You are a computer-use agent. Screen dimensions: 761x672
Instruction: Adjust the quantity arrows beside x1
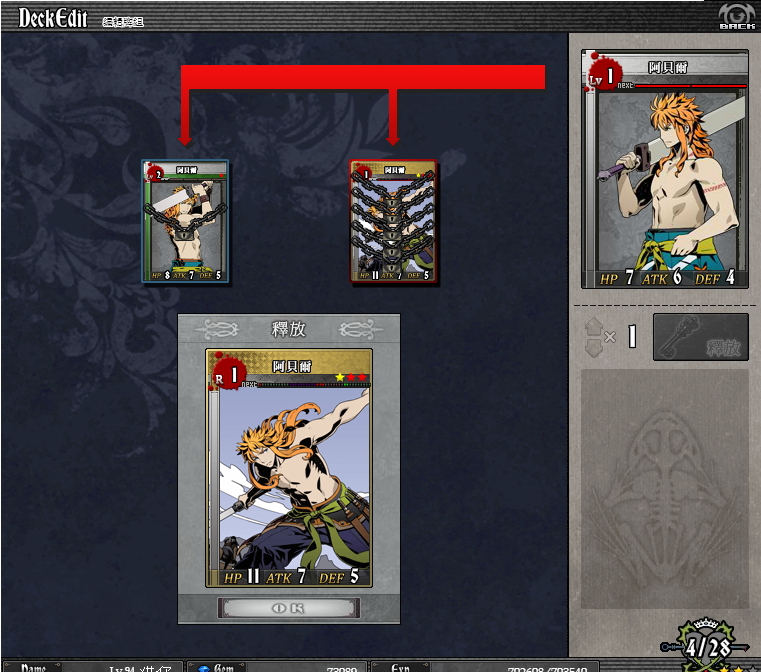pyautogui.click(x=594, y=337)
